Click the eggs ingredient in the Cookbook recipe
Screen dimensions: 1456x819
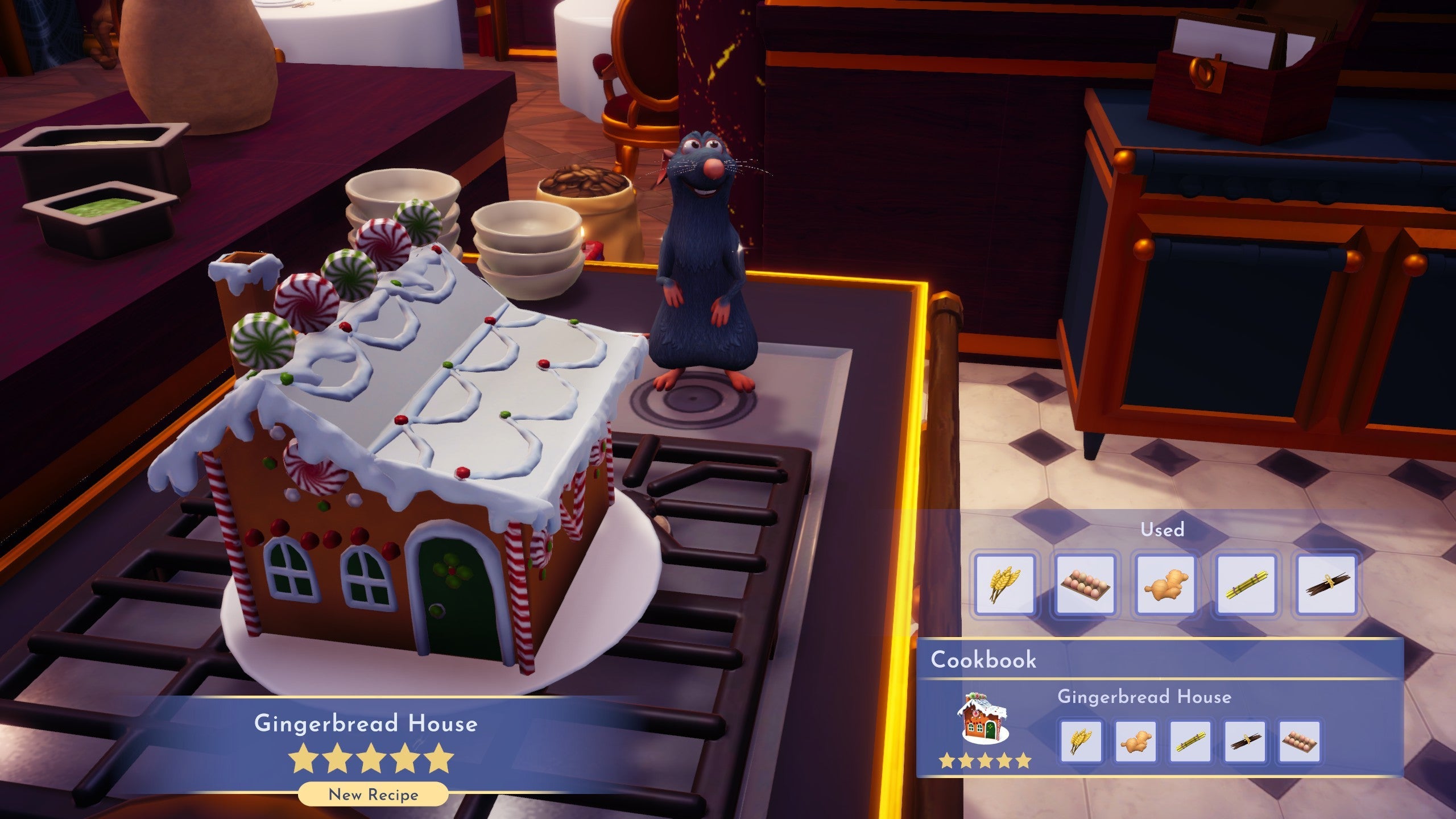point(1298,741)
